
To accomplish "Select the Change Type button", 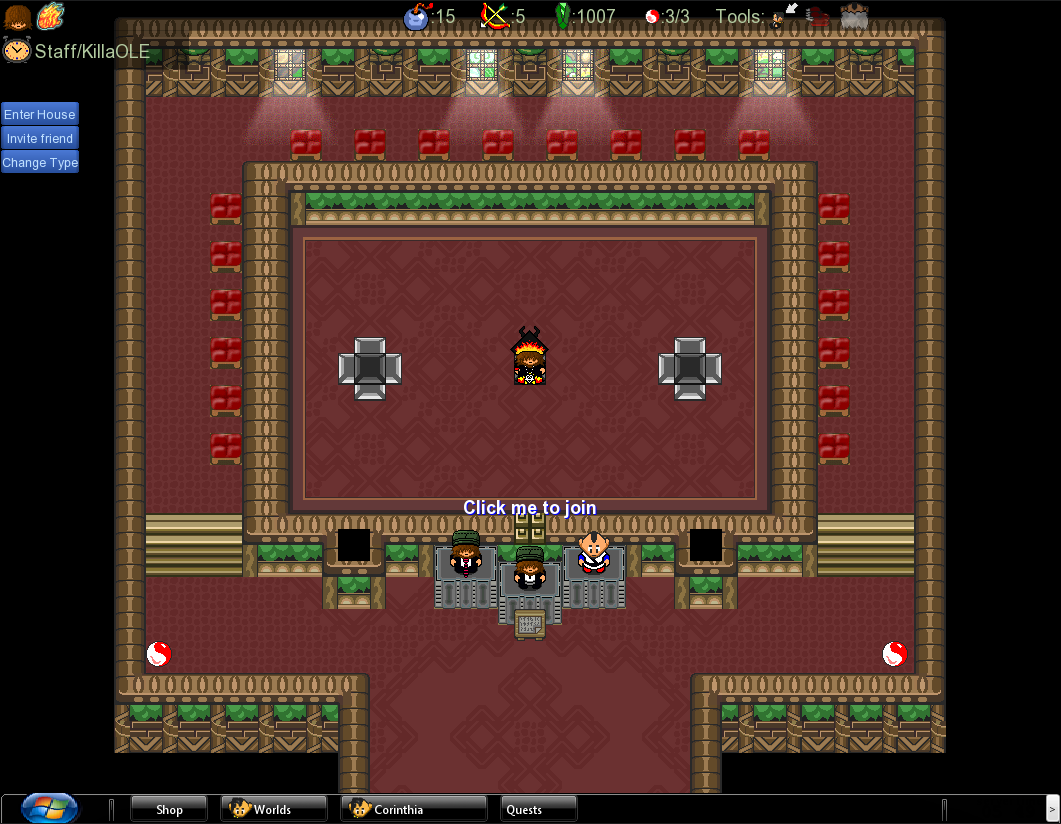I will pos(40,163).
